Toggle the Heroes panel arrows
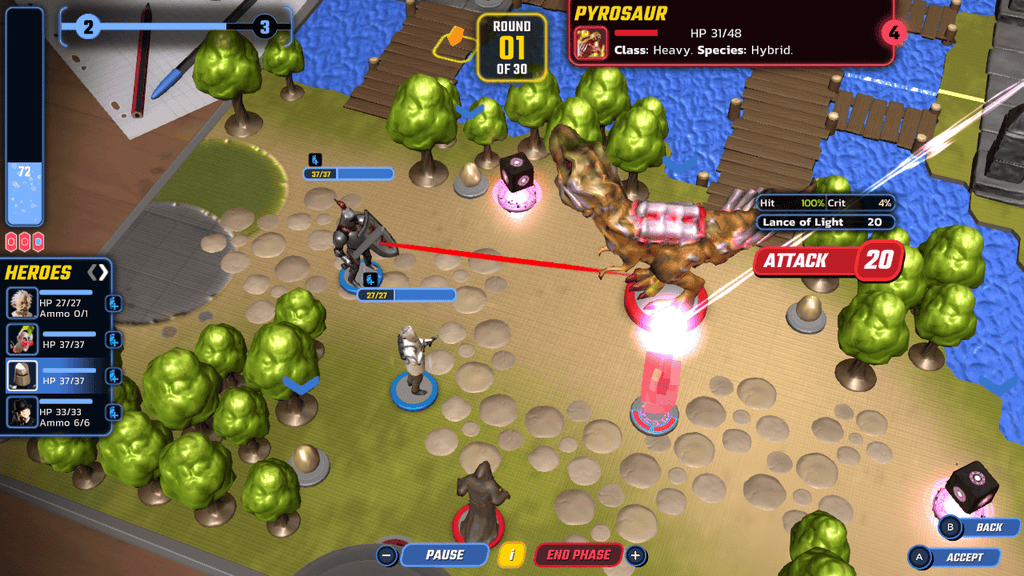This screenshot has width=1024, height=576. point(97,272)
